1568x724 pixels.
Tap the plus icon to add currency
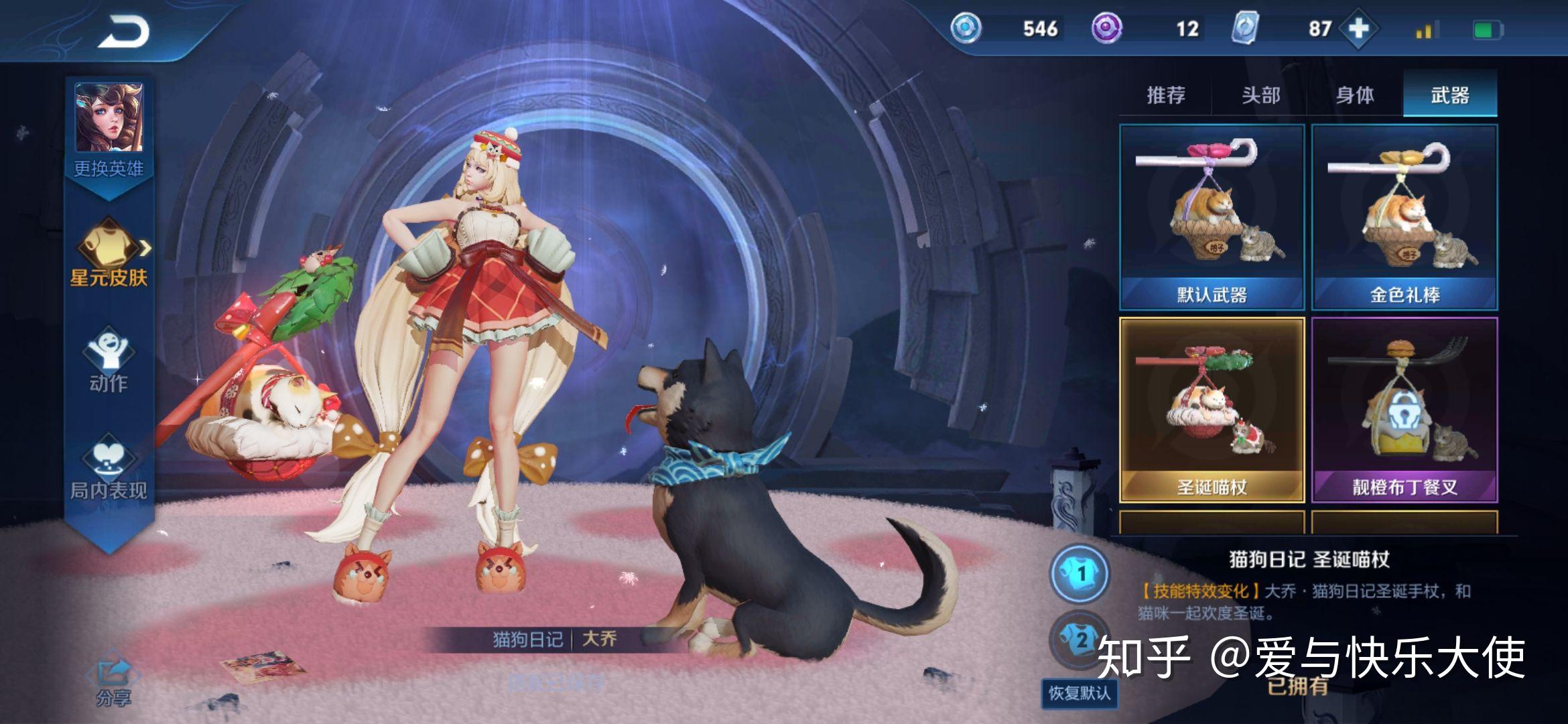pyautogui.click(x=1358, y=29)
